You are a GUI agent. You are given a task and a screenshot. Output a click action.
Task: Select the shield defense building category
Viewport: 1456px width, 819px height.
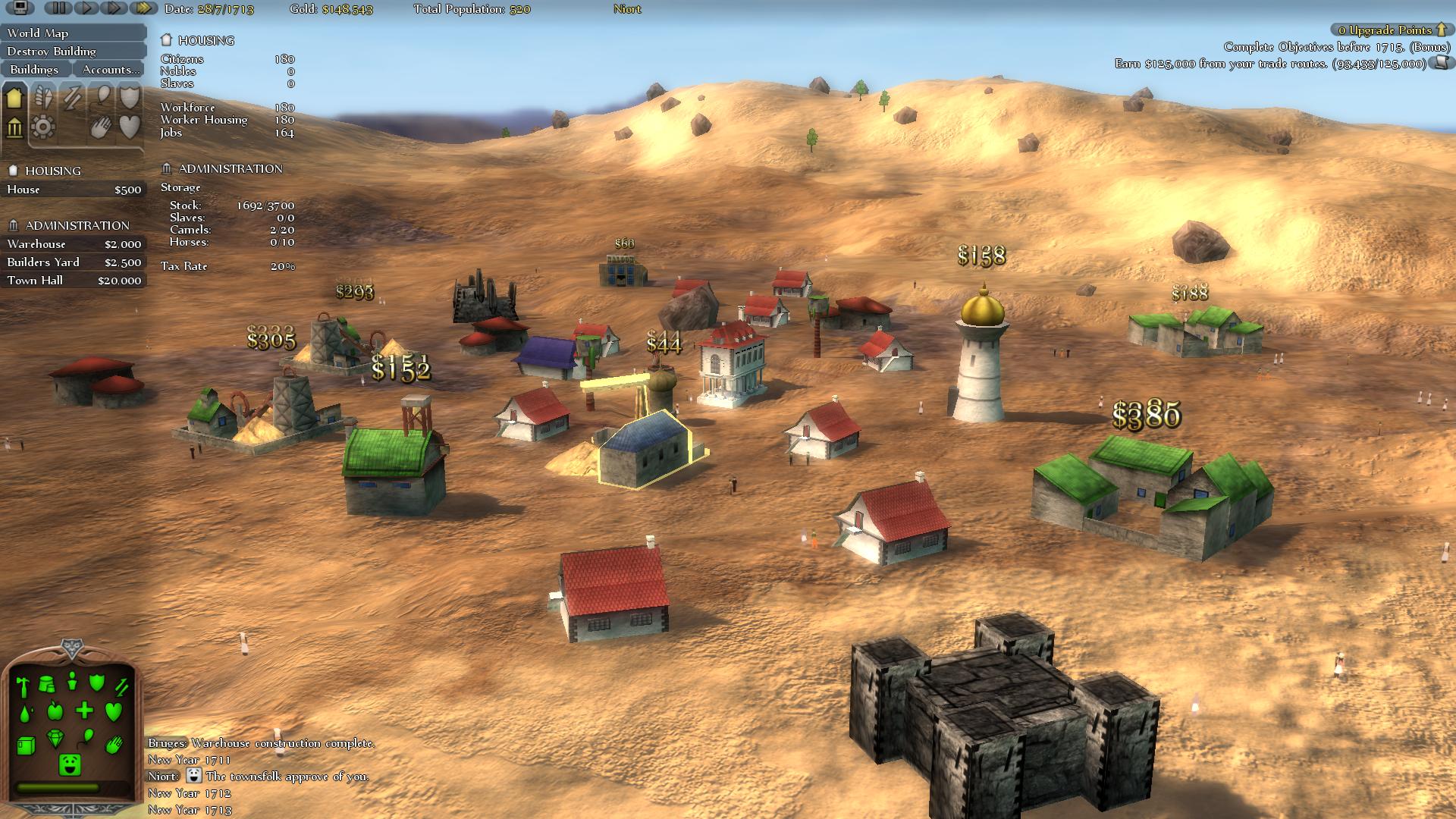[130, 97]
